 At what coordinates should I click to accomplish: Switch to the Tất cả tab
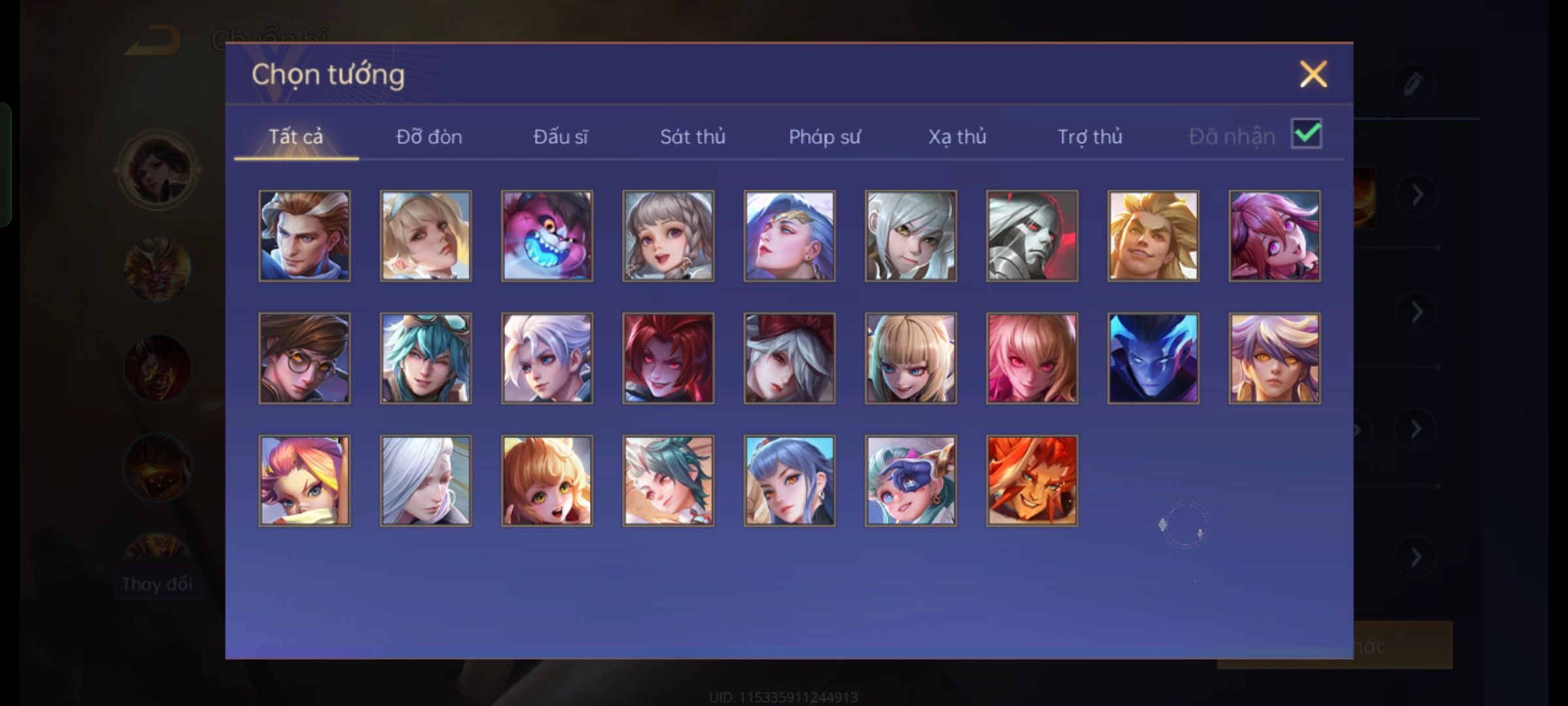[296, 137]
